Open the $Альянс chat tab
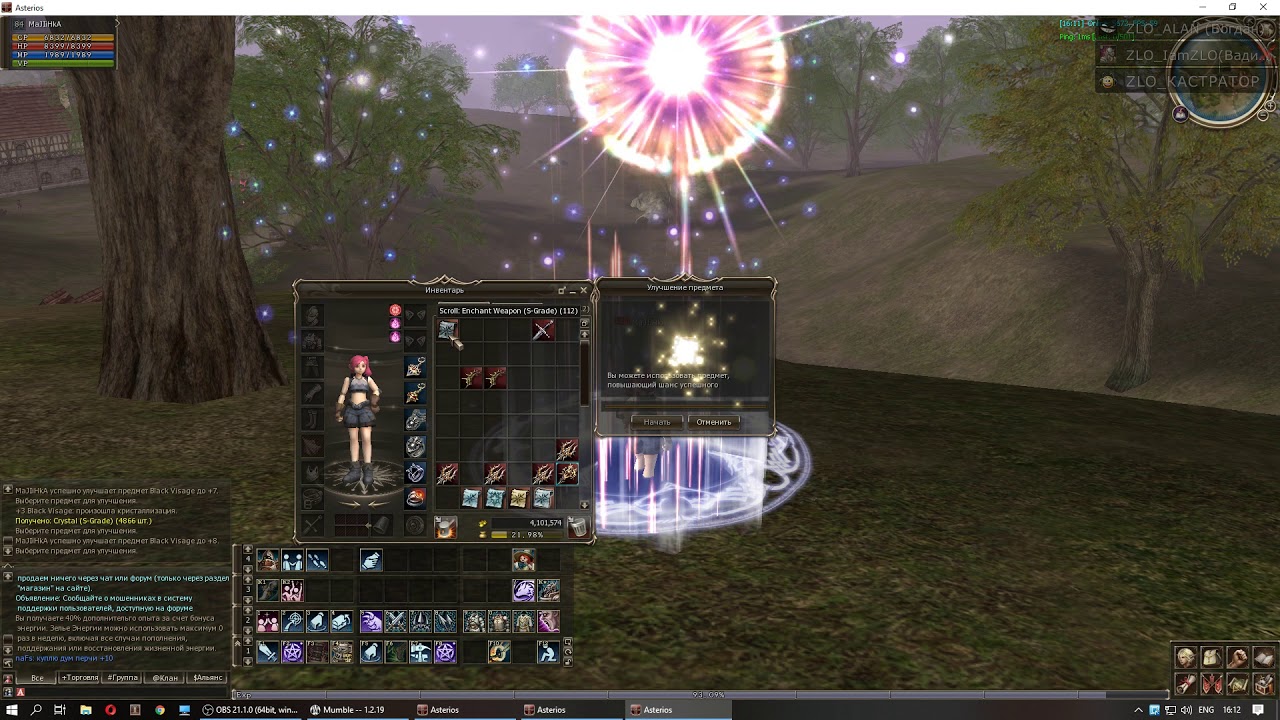 (x=208, y=678)
